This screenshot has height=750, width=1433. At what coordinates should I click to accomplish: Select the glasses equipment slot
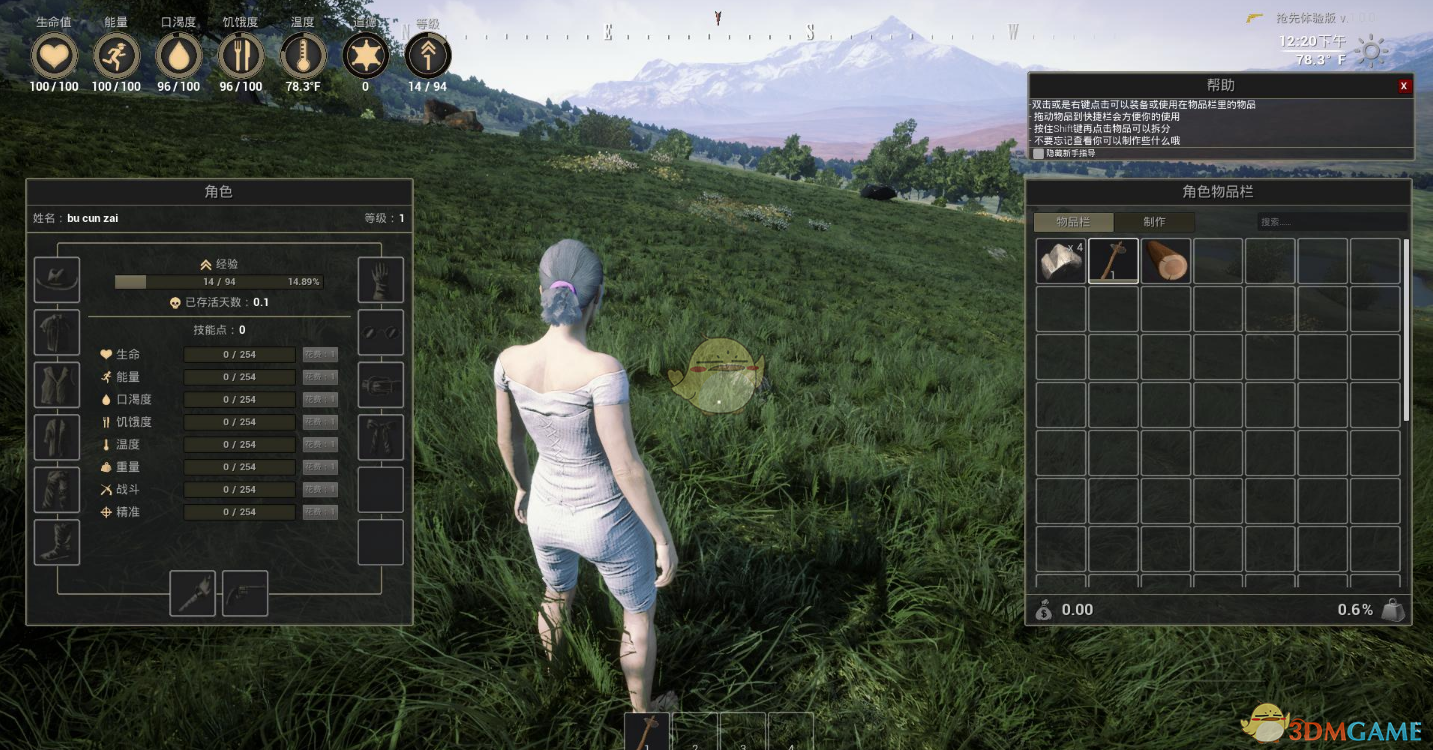pyautogui.click(x=381, y=332)
